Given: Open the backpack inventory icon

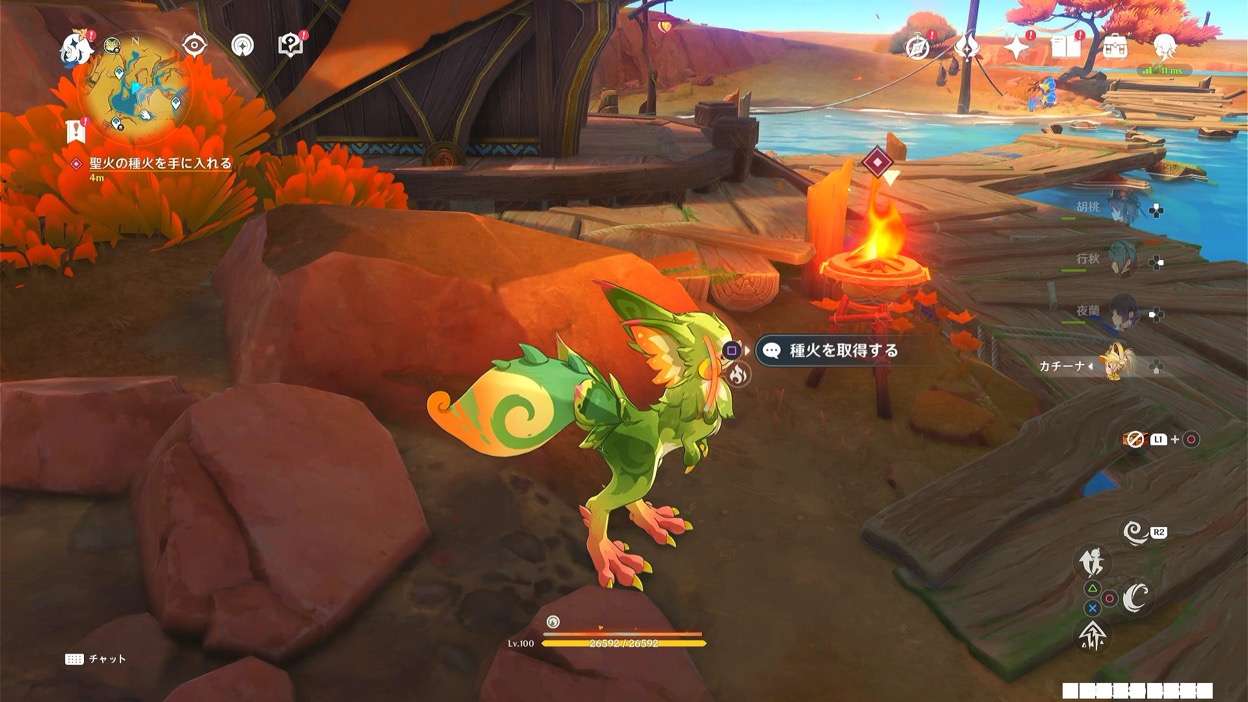Looking at the screenshot, I should [1114, 47].
